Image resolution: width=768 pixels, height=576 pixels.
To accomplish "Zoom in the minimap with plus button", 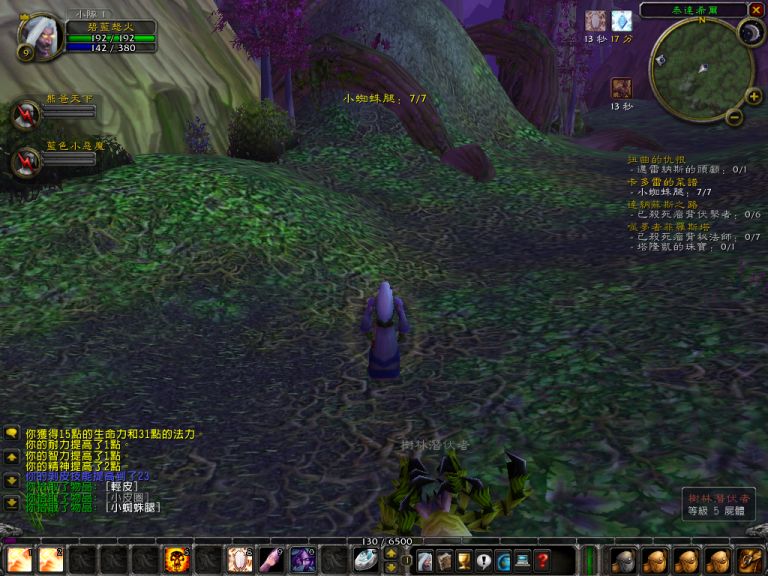I will [752, 97].
